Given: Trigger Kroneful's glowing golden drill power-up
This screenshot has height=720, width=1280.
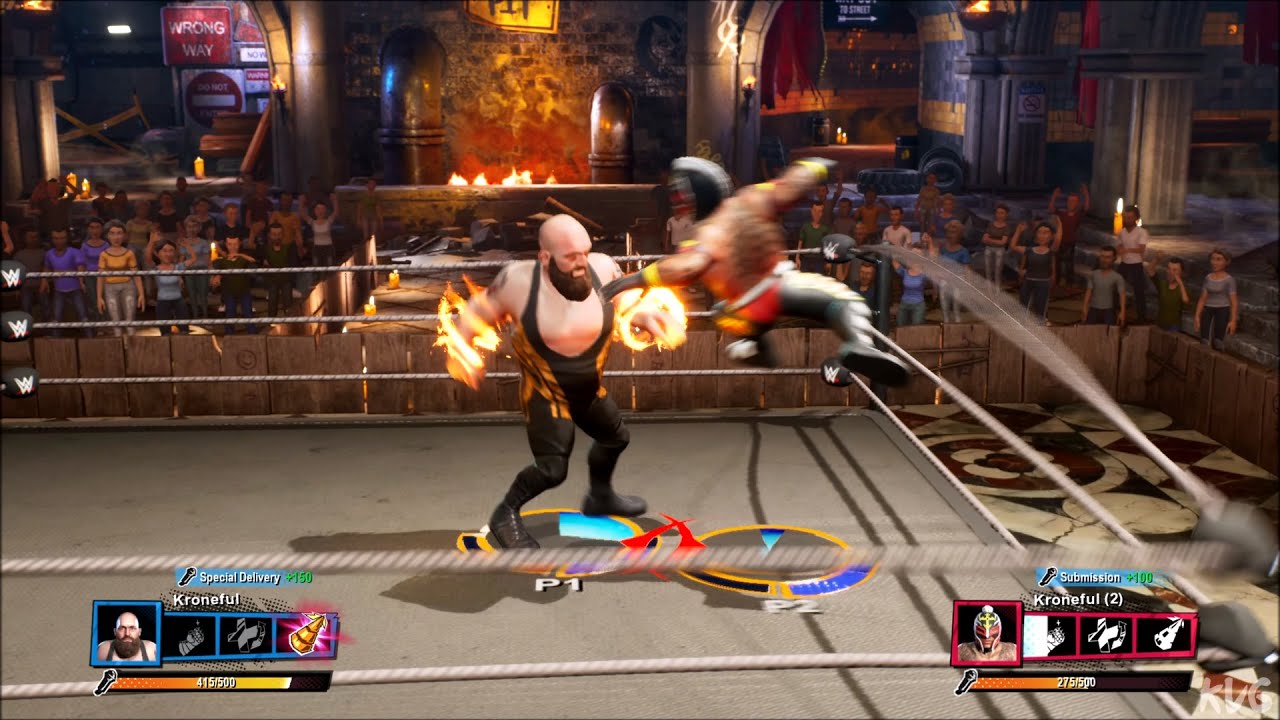Looking at the screenshot, I should click(x=304, y=635).
